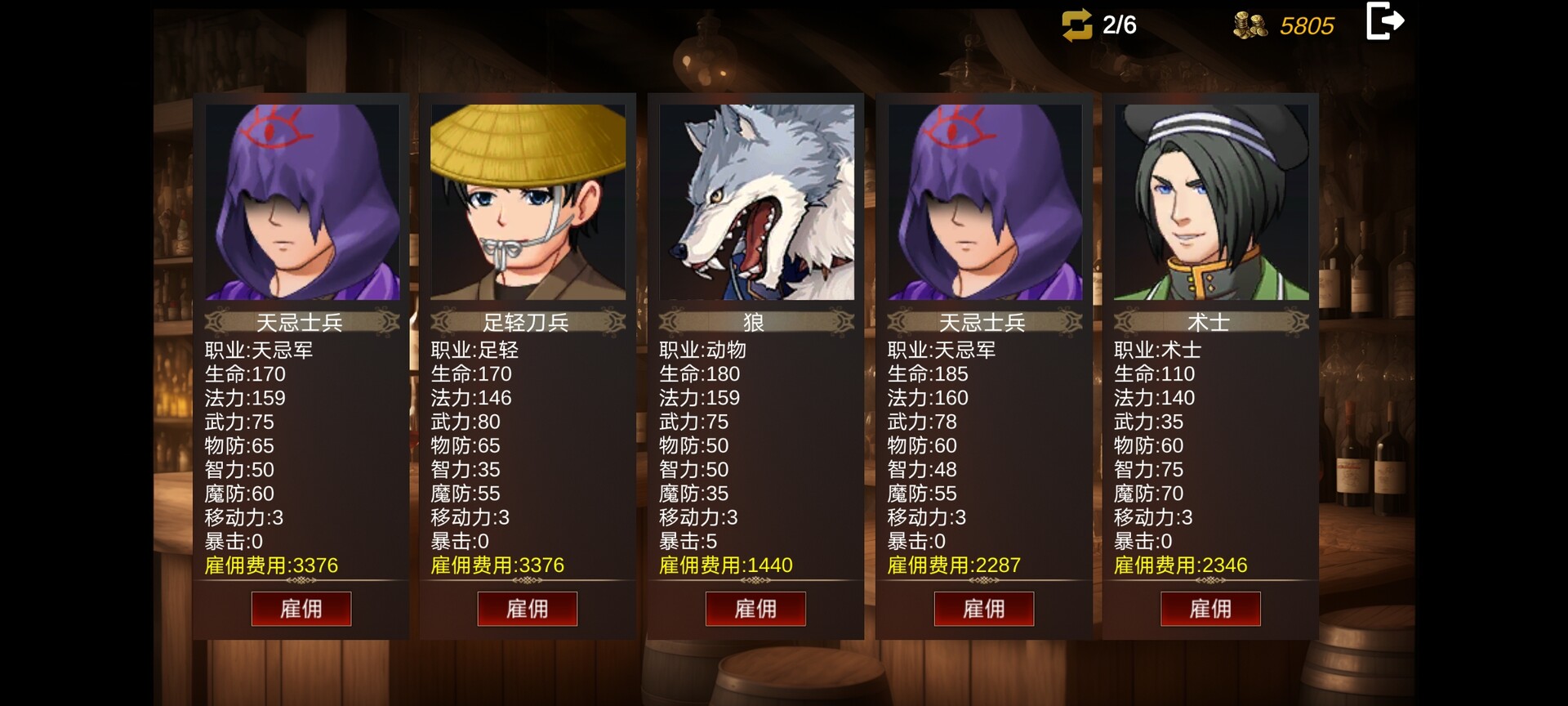Hire the 术士 using its 雇佣 button
Viewport: 1568px width, 706px height.
point(1211,609)
